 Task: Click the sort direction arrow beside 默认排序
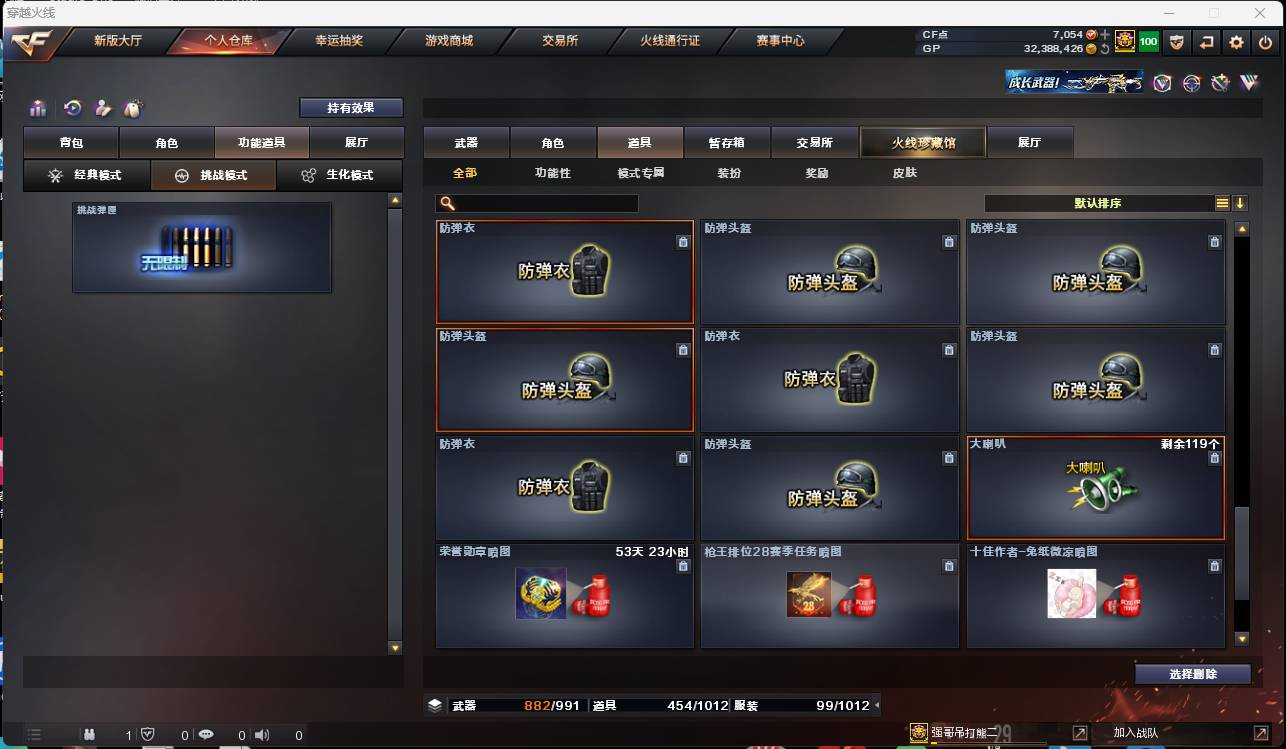pyautogui.click(x=1240, y=203)
